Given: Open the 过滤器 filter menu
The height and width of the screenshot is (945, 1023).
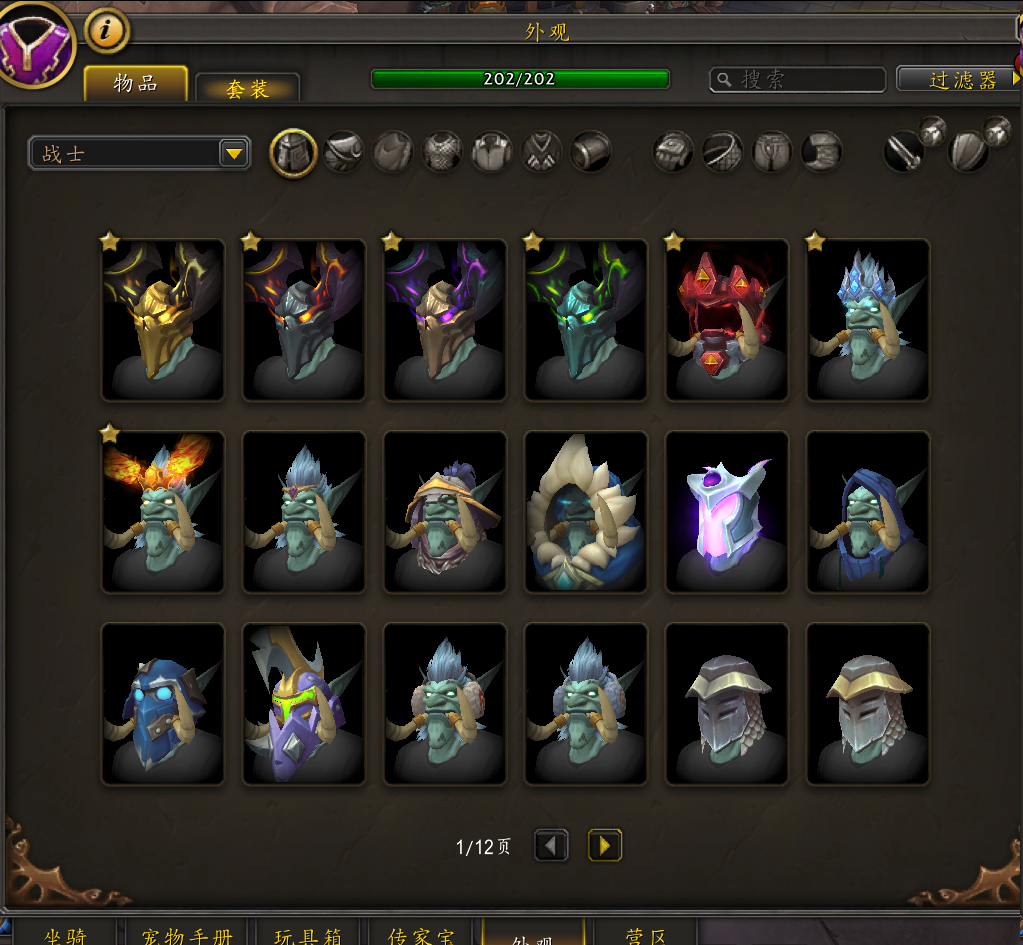Looking at the screenshot, I should (x=960, y=80).
